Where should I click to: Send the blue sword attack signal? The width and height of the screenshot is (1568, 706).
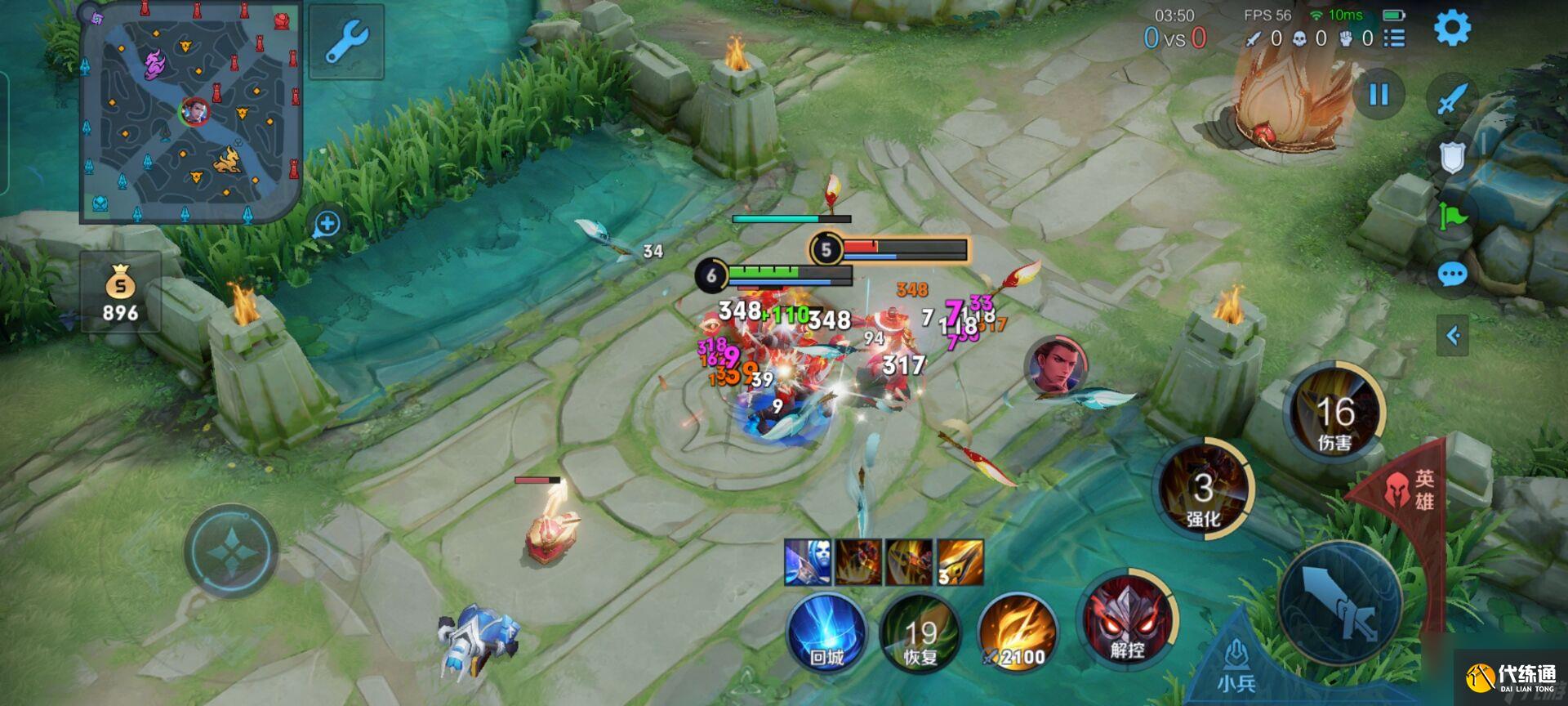(1452, 100)
